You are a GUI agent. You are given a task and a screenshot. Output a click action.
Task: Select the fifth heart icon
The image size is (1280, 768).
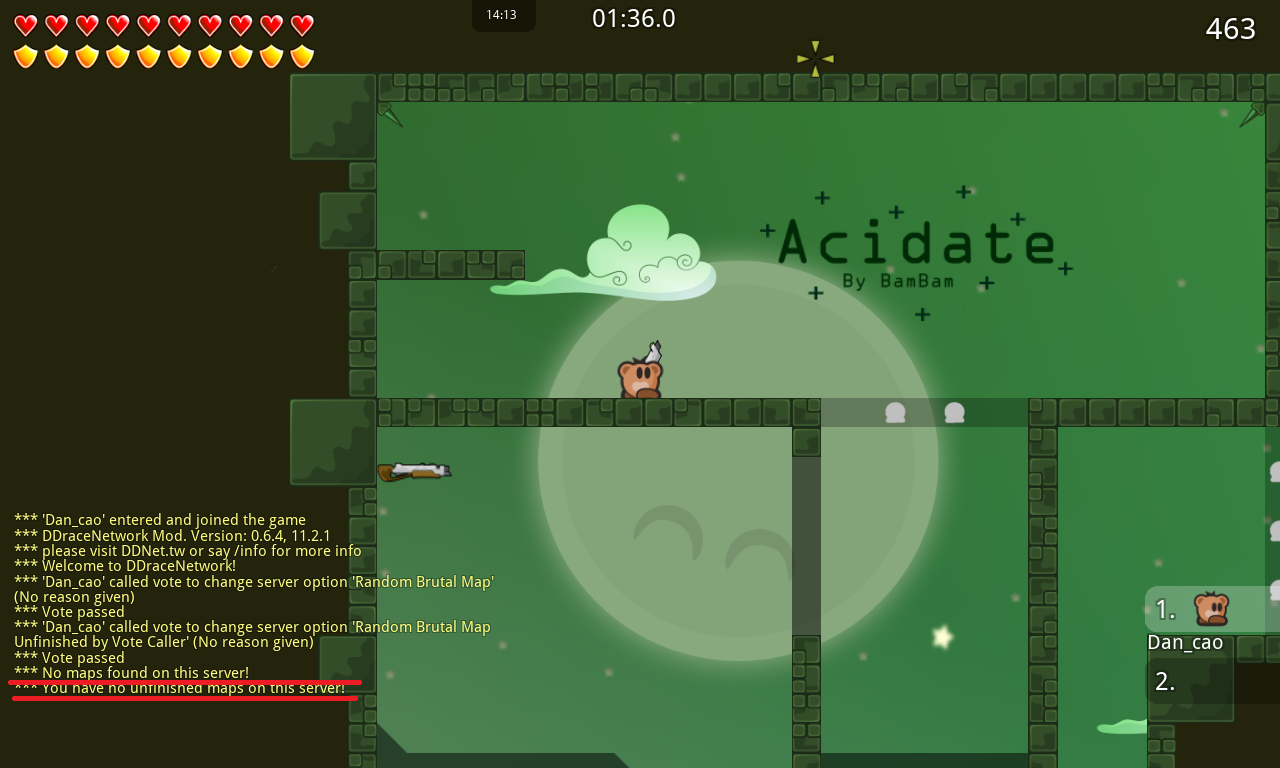(147, 24)
